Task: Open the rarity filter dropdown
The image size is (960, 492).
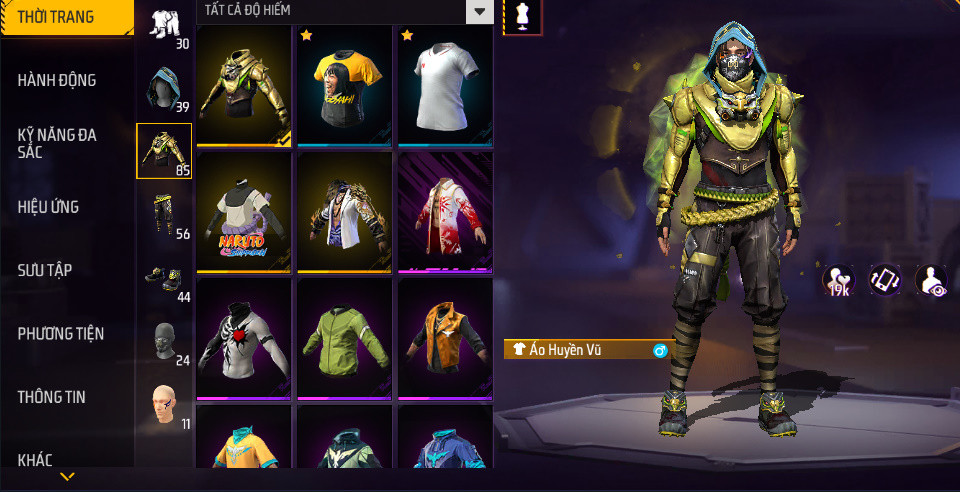Action: [x=481, y=12]
